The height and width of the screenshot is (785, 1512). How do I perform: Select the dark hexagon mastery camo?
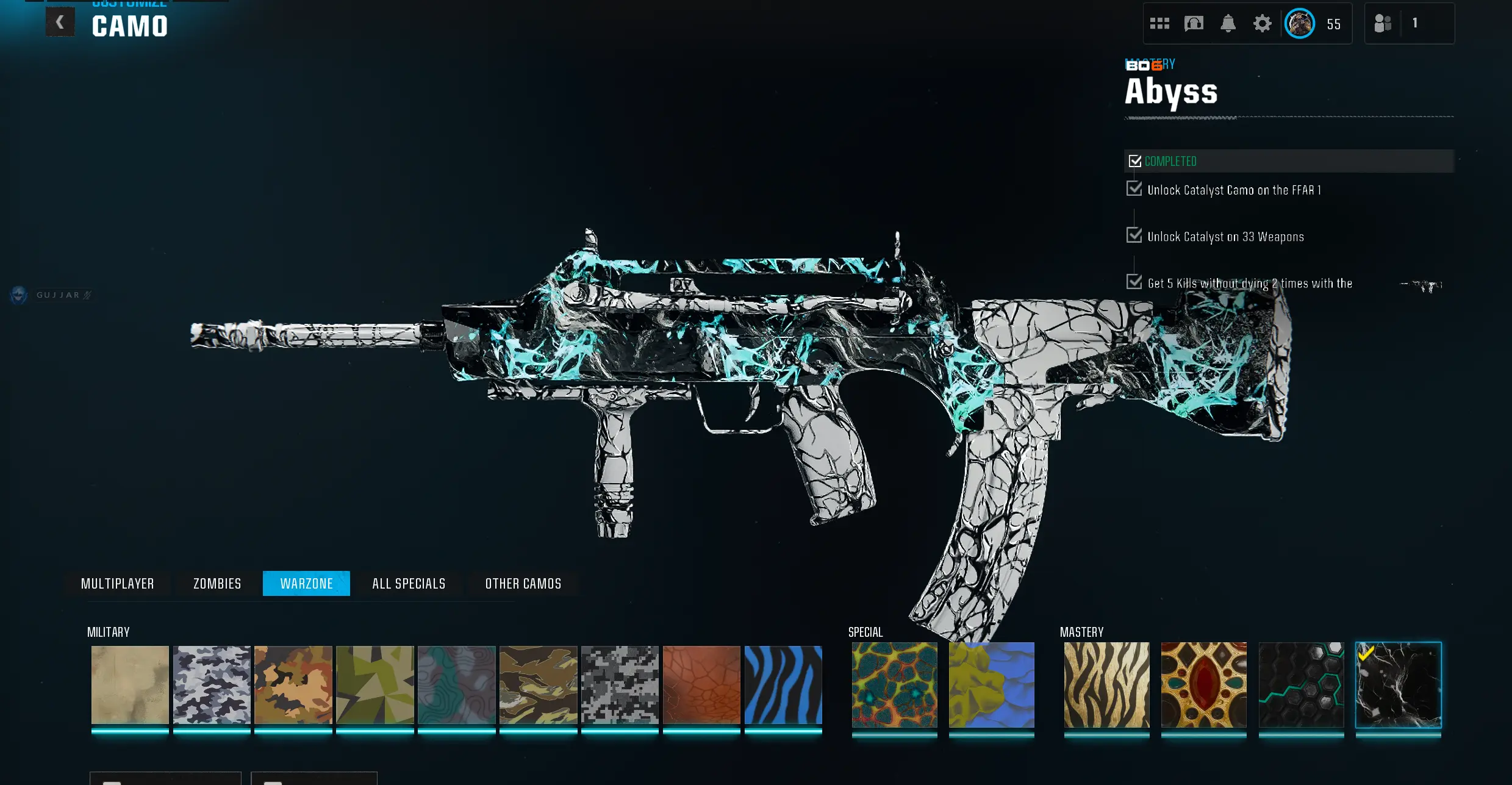(1301, 685)
